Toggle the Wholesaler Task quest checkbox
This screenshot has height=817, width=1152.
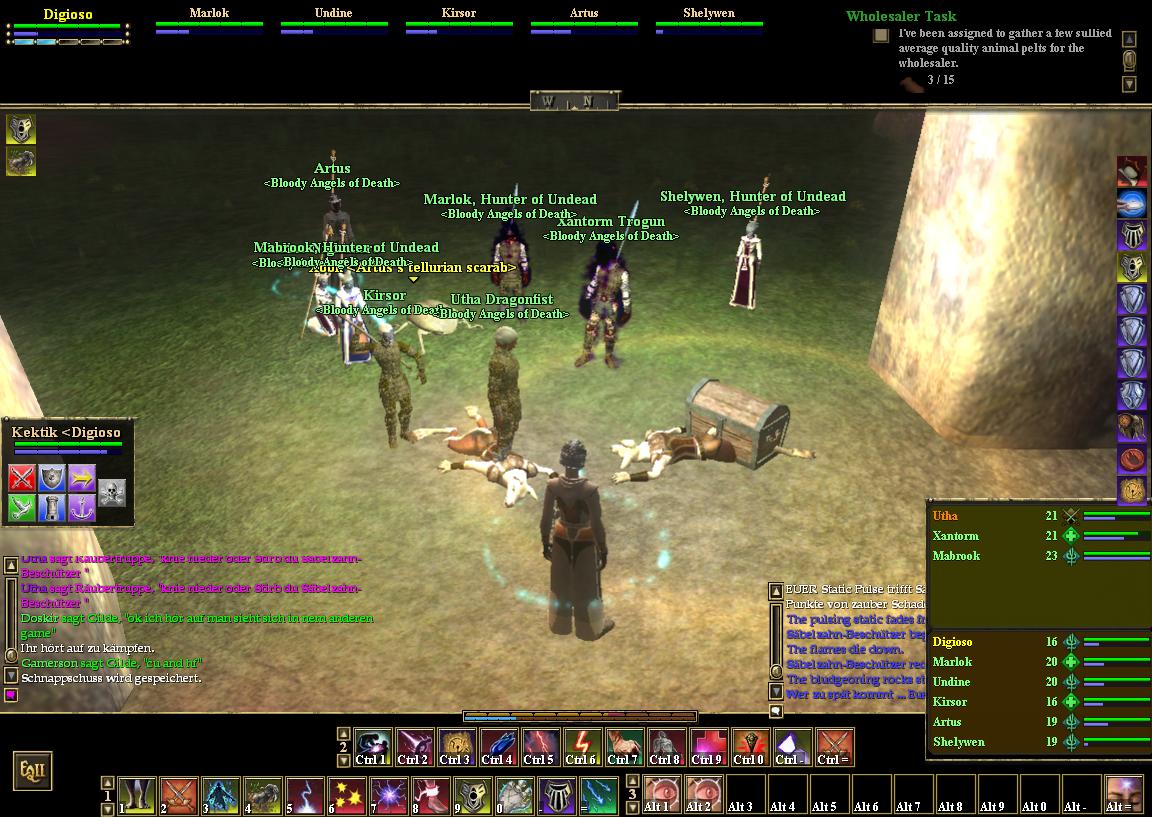click(x=881, y=36)
